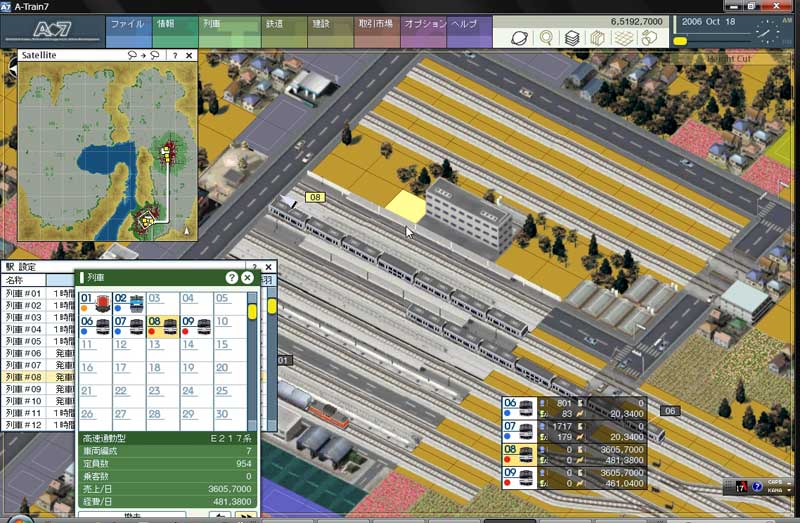Click the magnifying glass zoom icon
800x523 pixels.
pos(547,38)
